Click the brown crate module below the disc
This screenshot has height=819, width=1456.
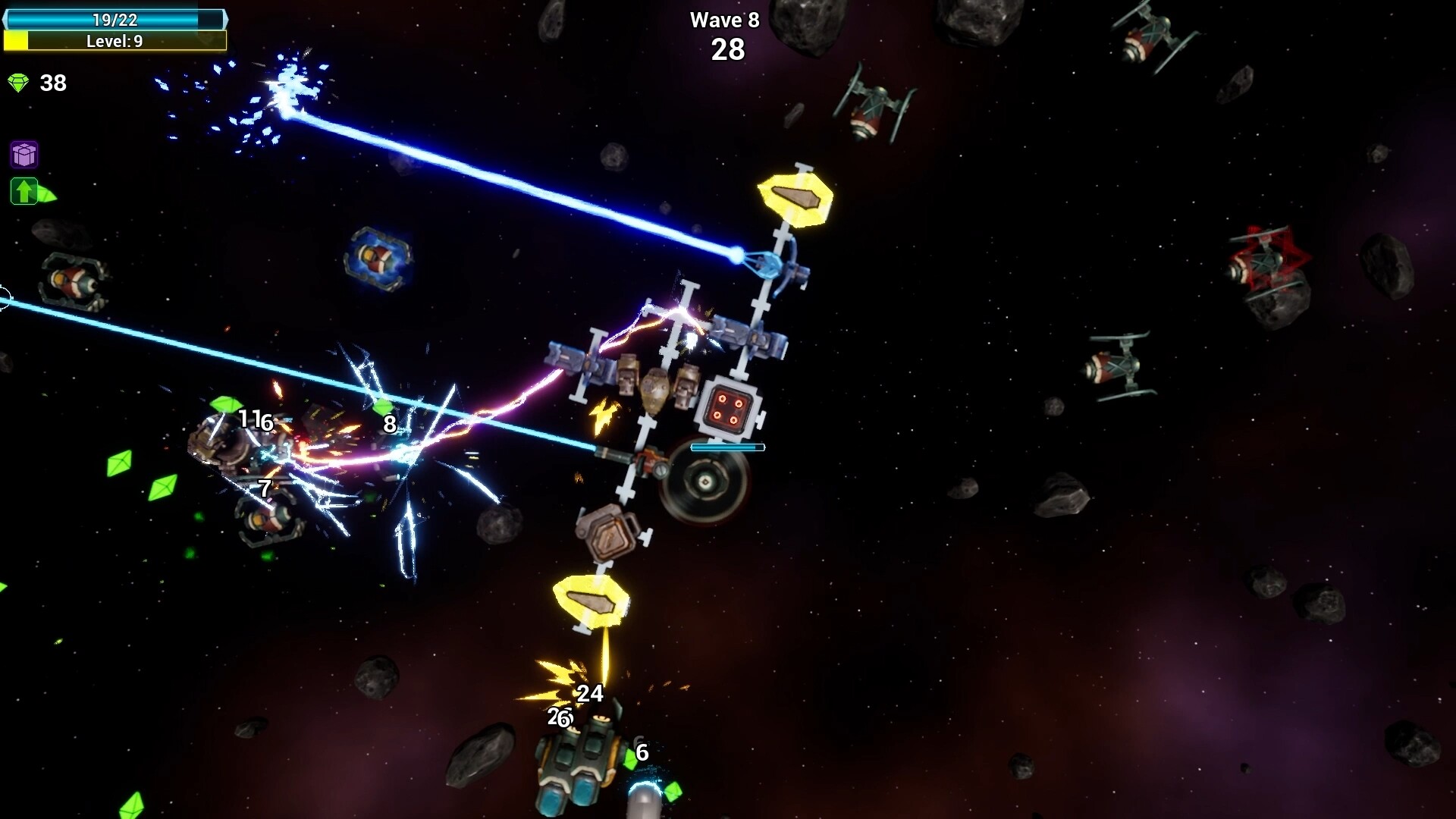(x=607, y=532)
